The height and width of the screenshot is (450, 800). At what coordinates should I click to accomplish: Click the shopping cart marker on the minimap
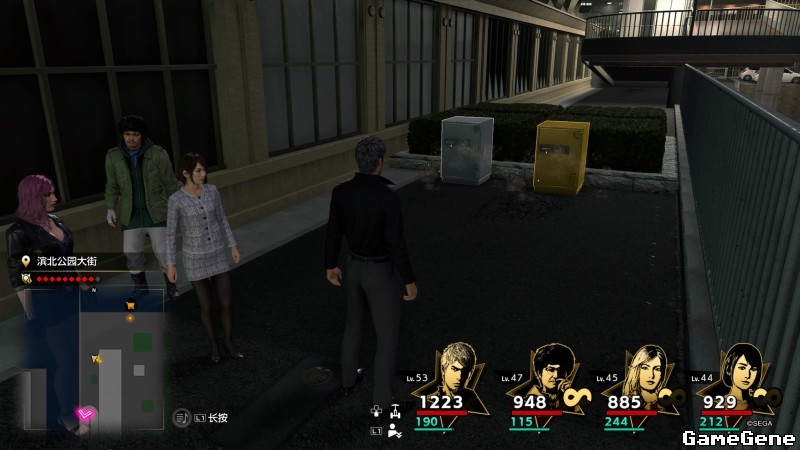coord(129,305)
